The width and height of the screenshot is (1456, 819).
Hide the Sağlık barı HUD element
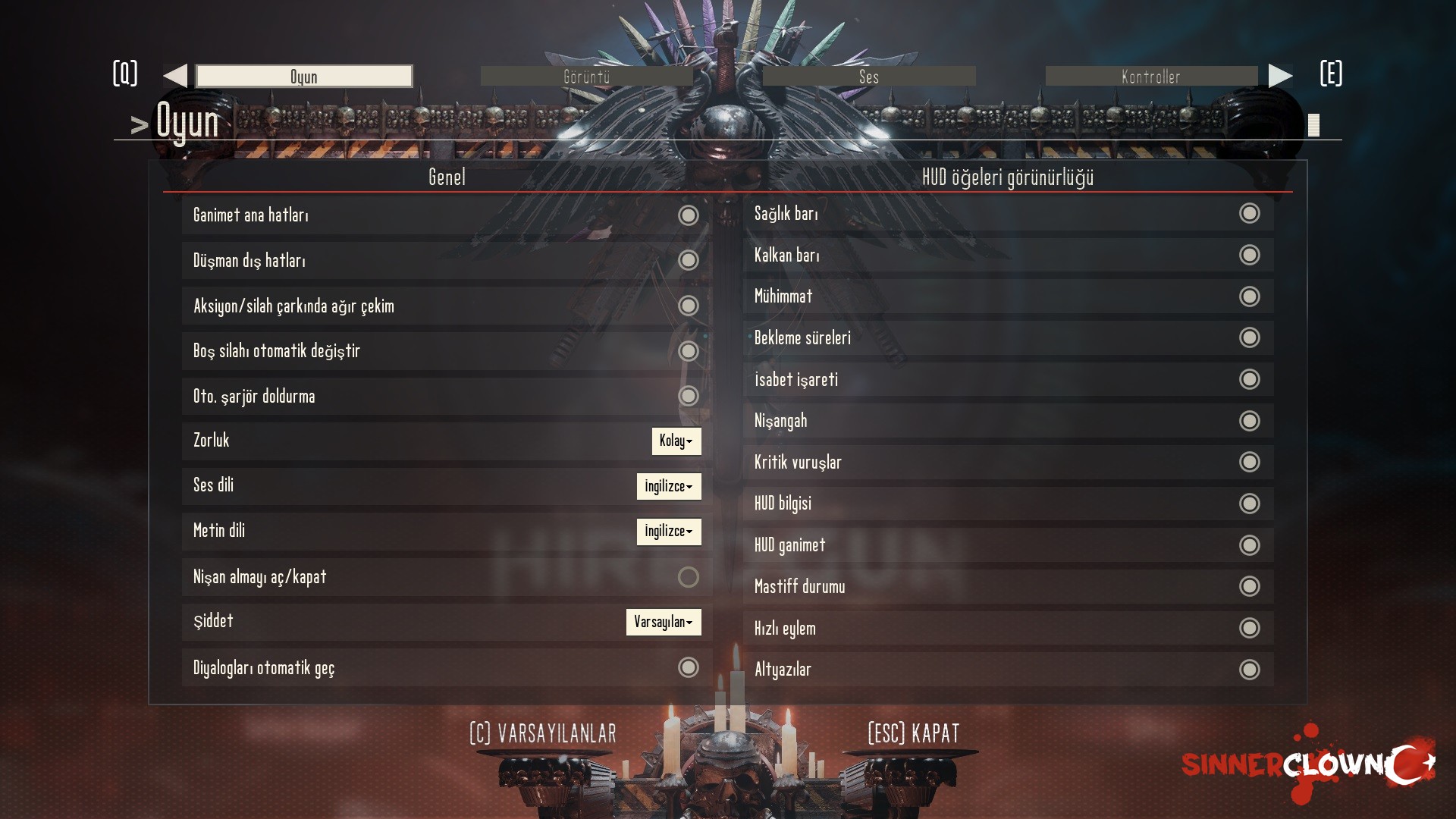1249,213
